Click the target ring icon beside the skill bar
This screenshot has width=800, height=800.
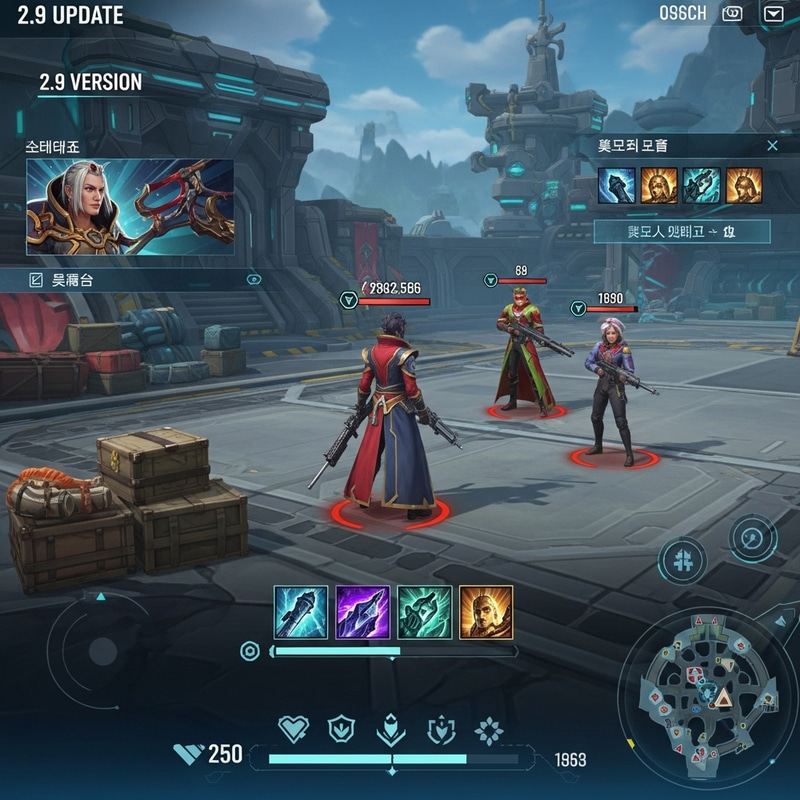click(x=250, y=652)
